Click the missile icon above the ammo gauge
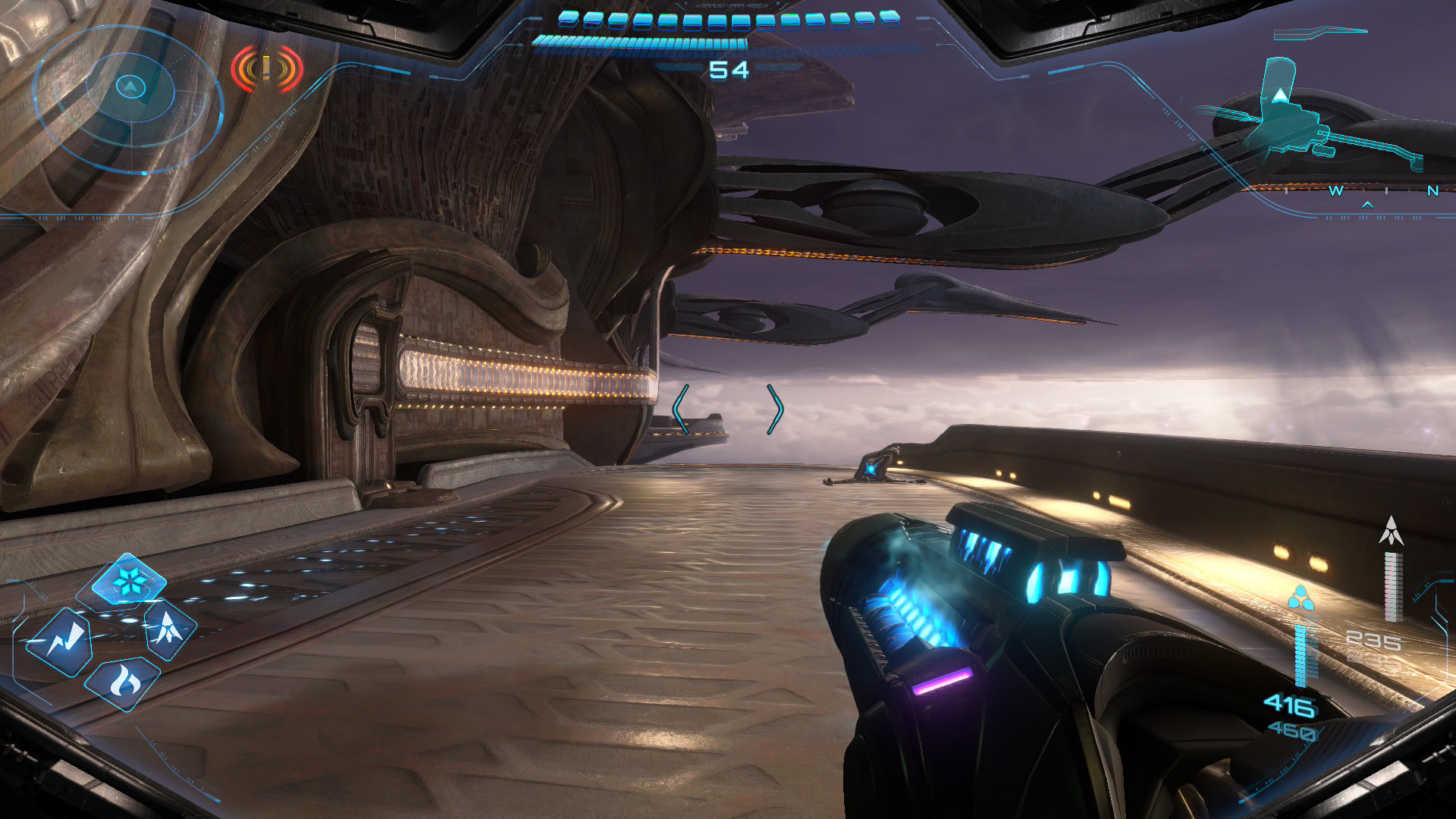 (1391, 531)
